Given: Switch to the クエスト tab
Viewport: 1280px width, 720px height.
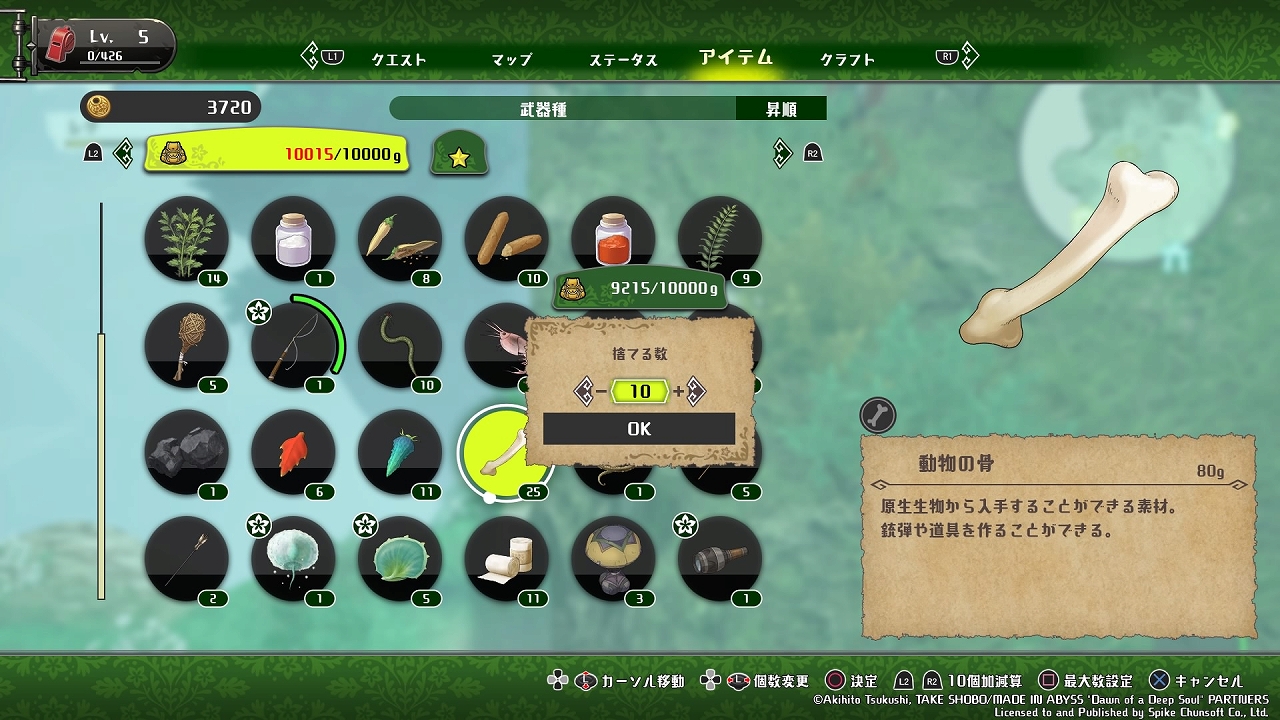Looking at the screenshot, I should (399, 59).
